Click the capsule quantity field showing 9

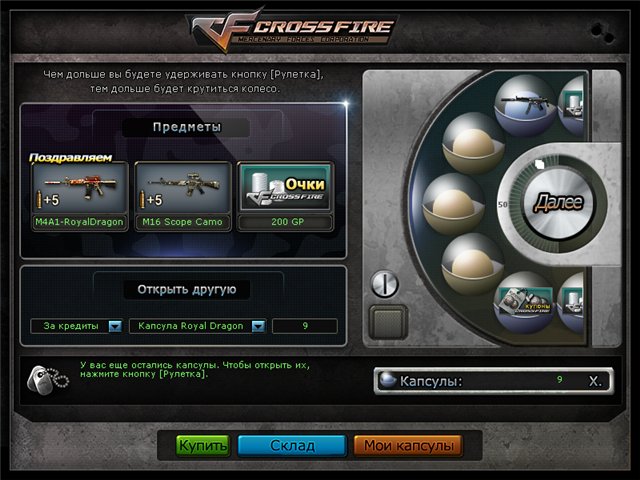(x=304, y=326)
